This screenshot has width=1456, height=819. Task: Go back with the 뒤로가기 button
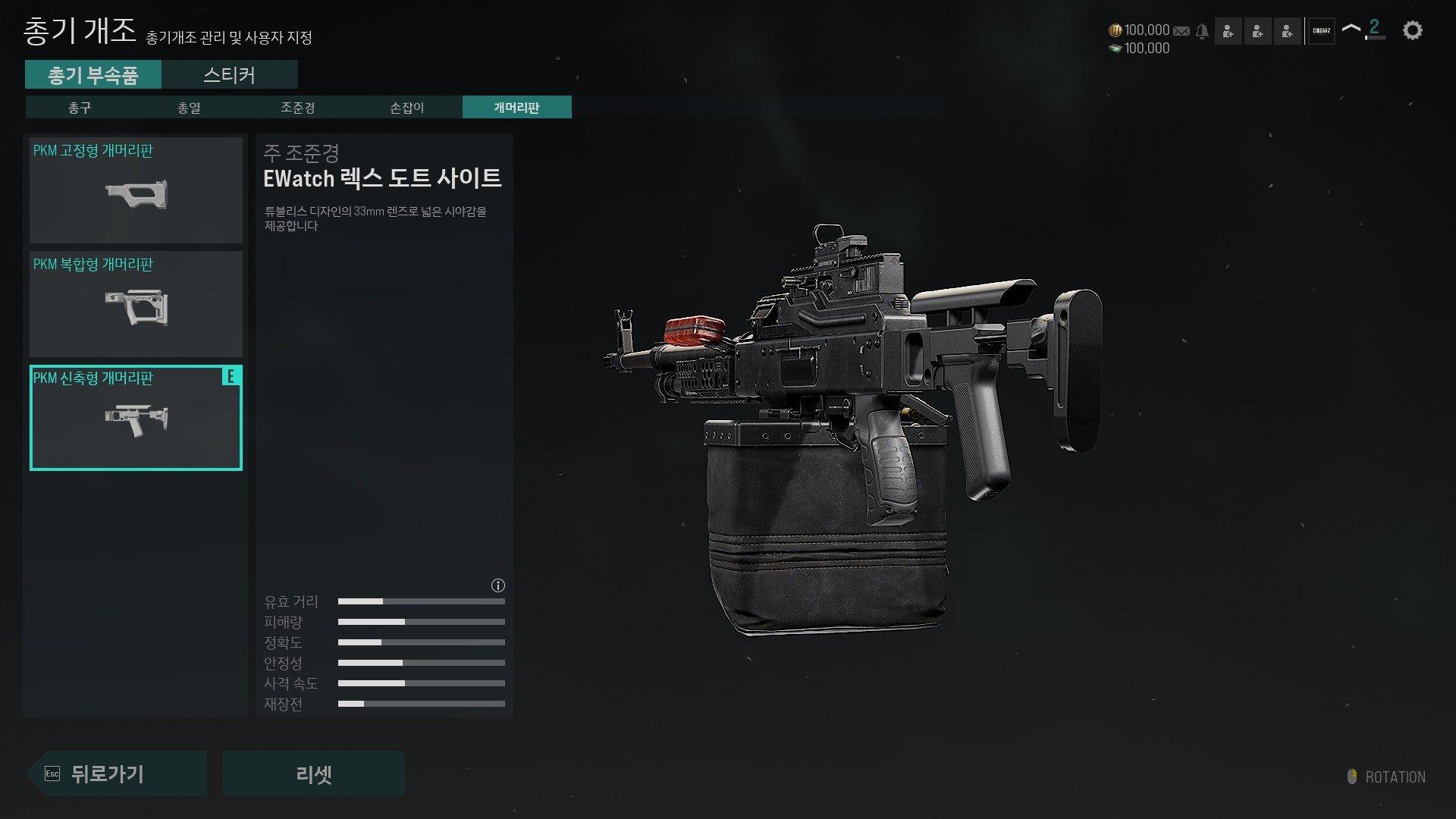(x=118, y=773)
